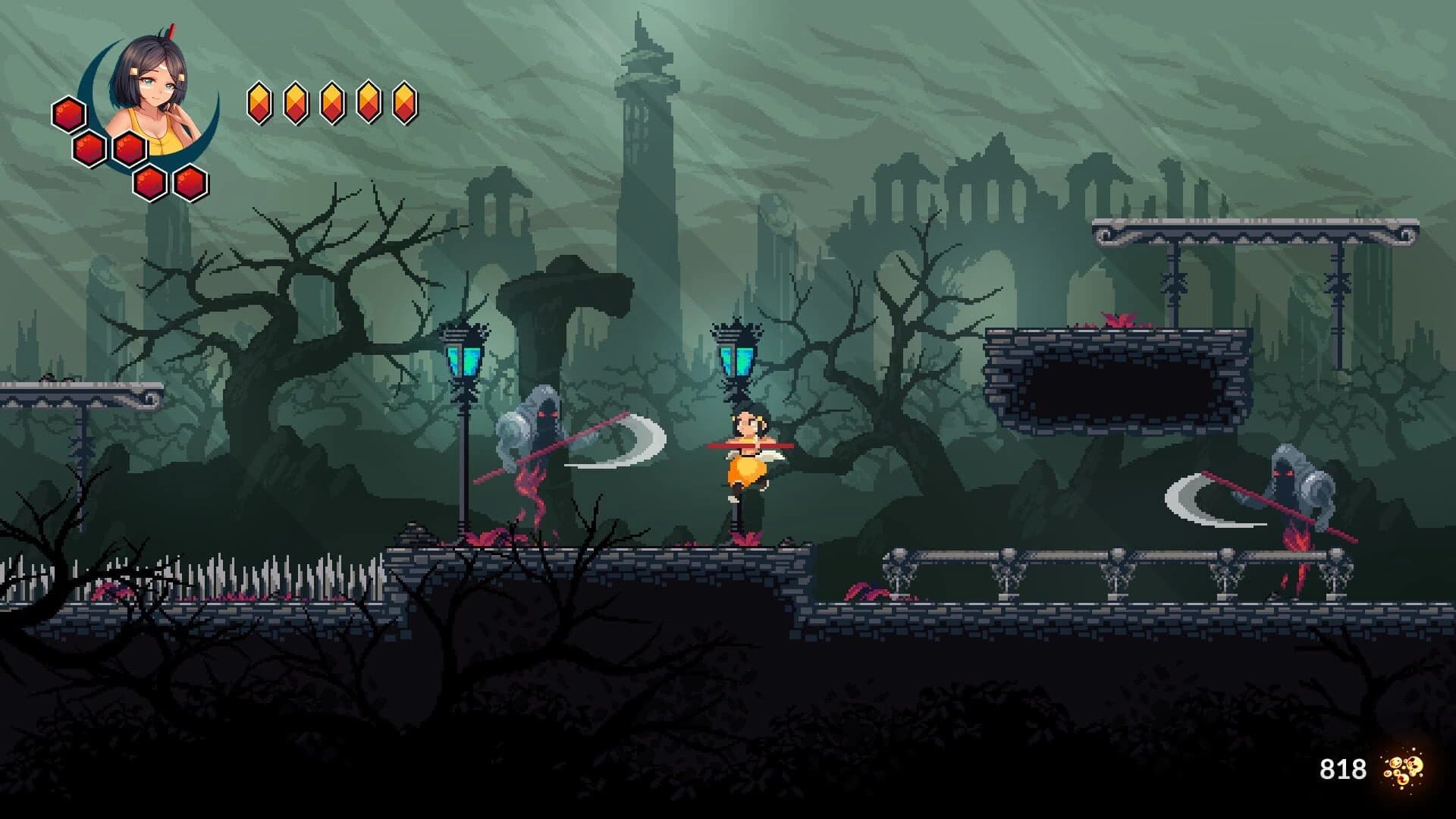This screenshot has height=819, width=1456.
Task: Click the hooded scythe enemy on the left
Action: click(x=538, y=447)
